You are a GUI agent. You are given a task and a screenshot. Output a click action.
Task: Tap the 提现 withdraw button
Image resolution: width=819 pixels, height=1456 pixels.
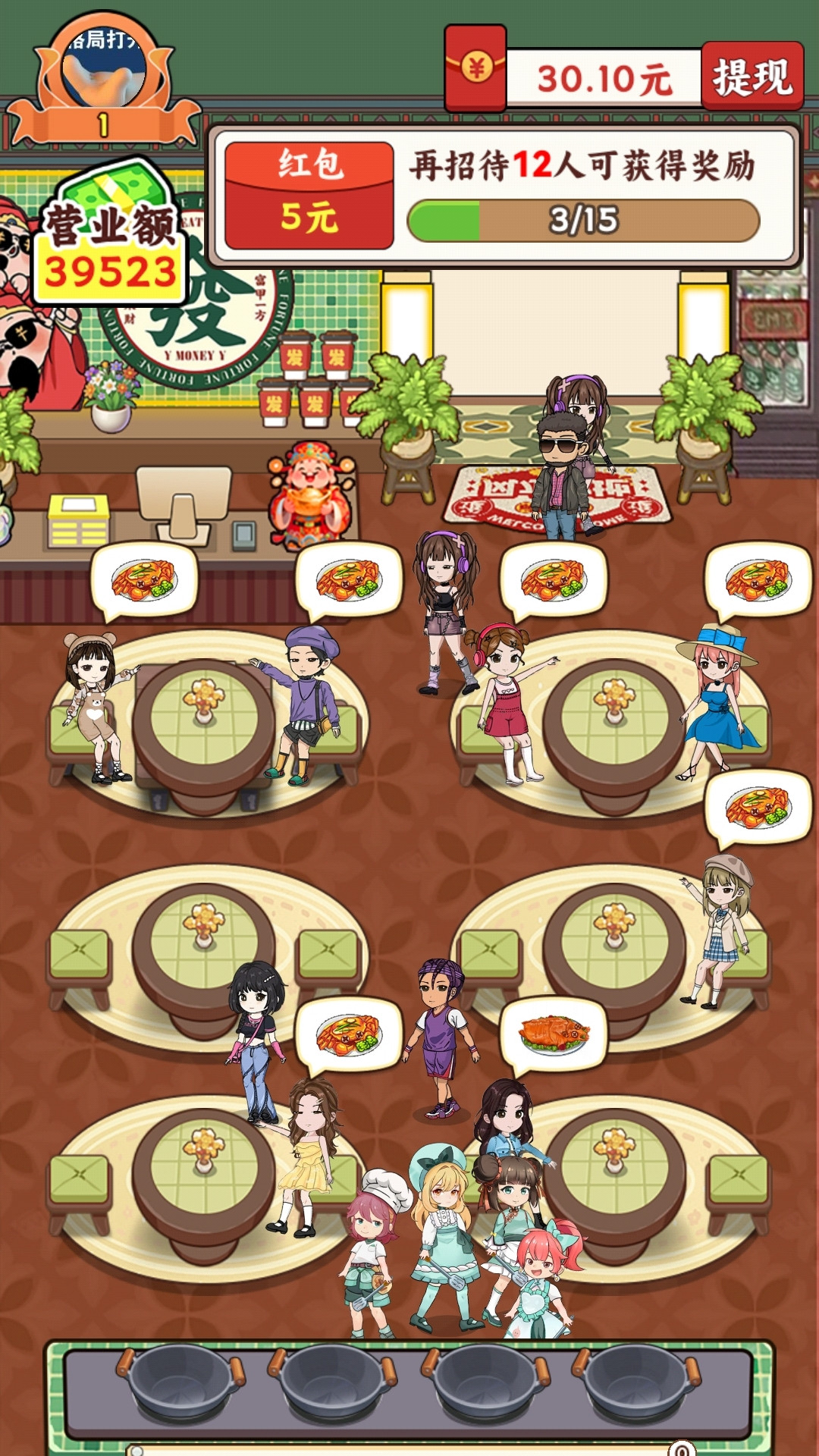click(x=752, y=77)
